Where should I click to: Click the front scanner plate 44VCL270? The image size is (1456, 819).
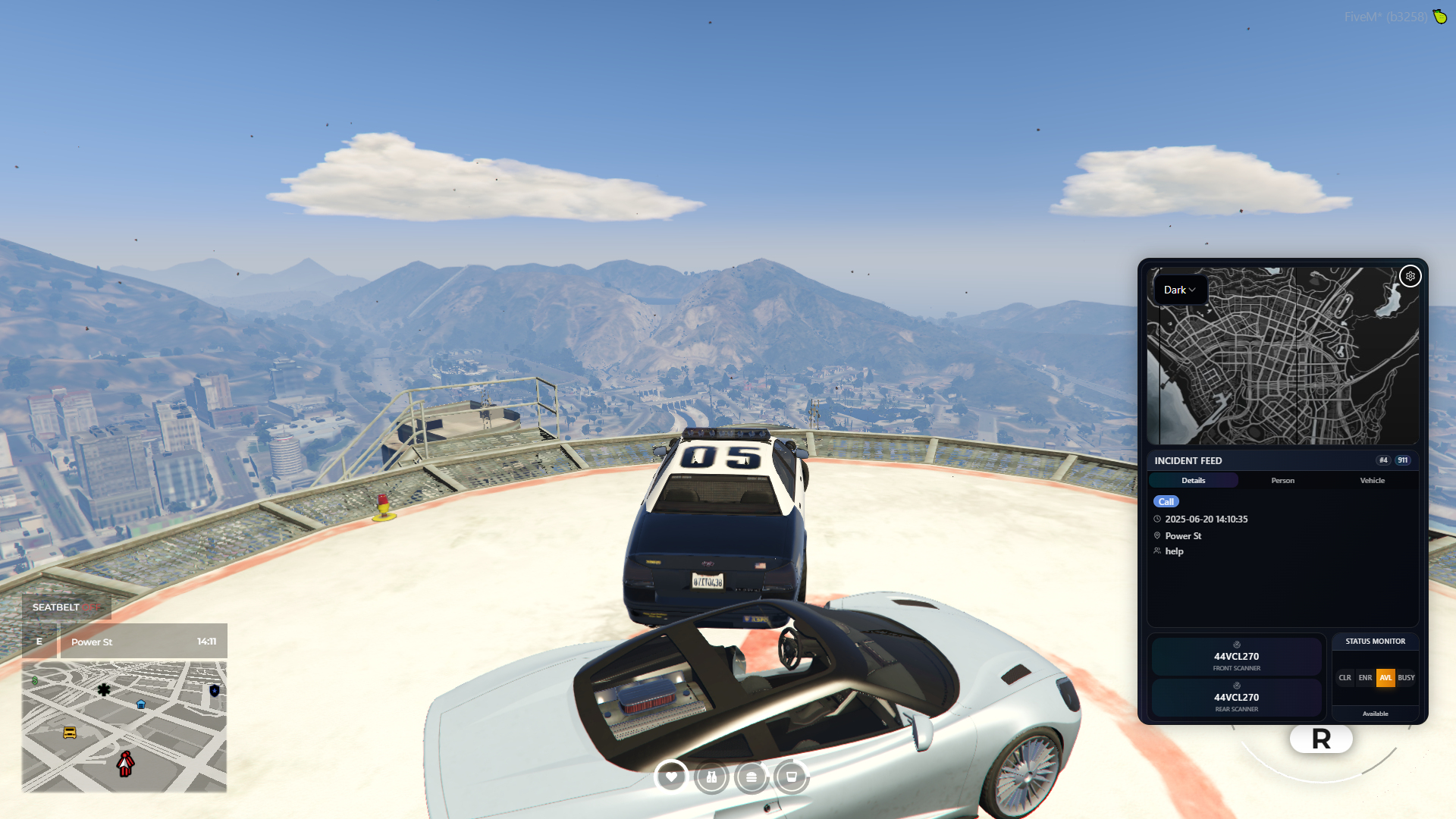coord(1236,657)
